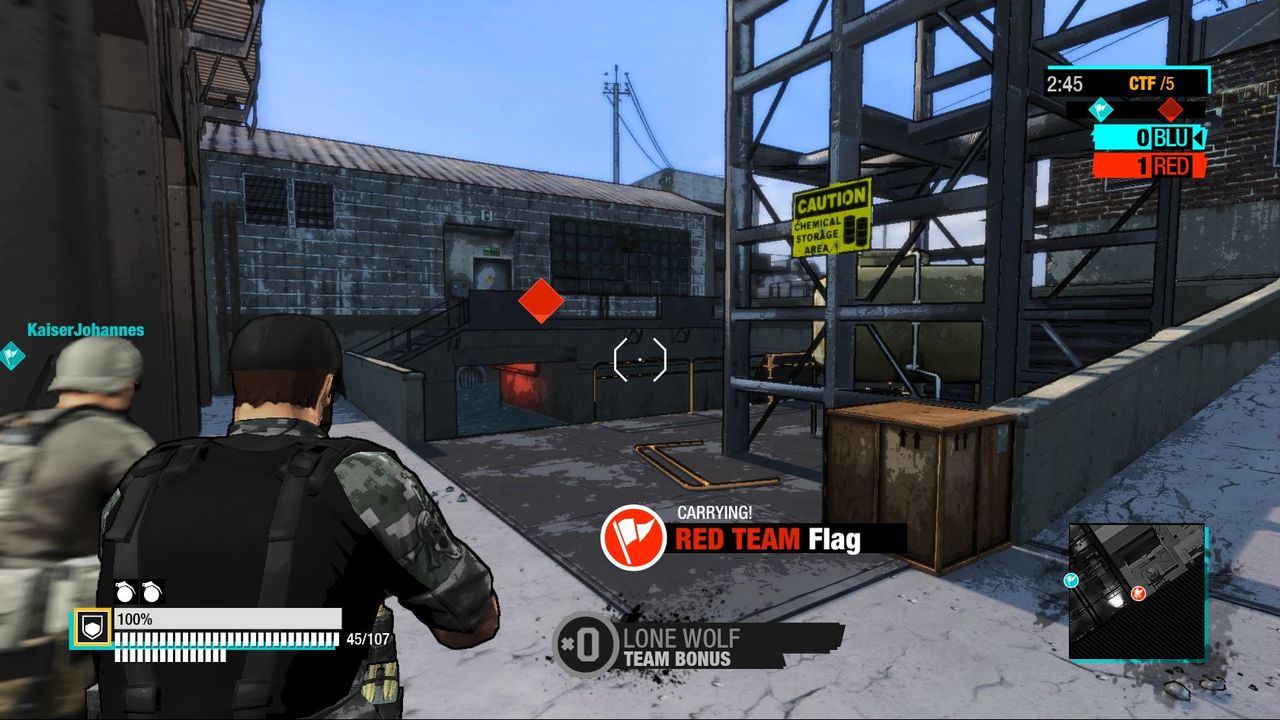Screen dimensions: 1280x720
Task: Select the blue flag diamond in the scoreboard
Action: [1101, 108]
